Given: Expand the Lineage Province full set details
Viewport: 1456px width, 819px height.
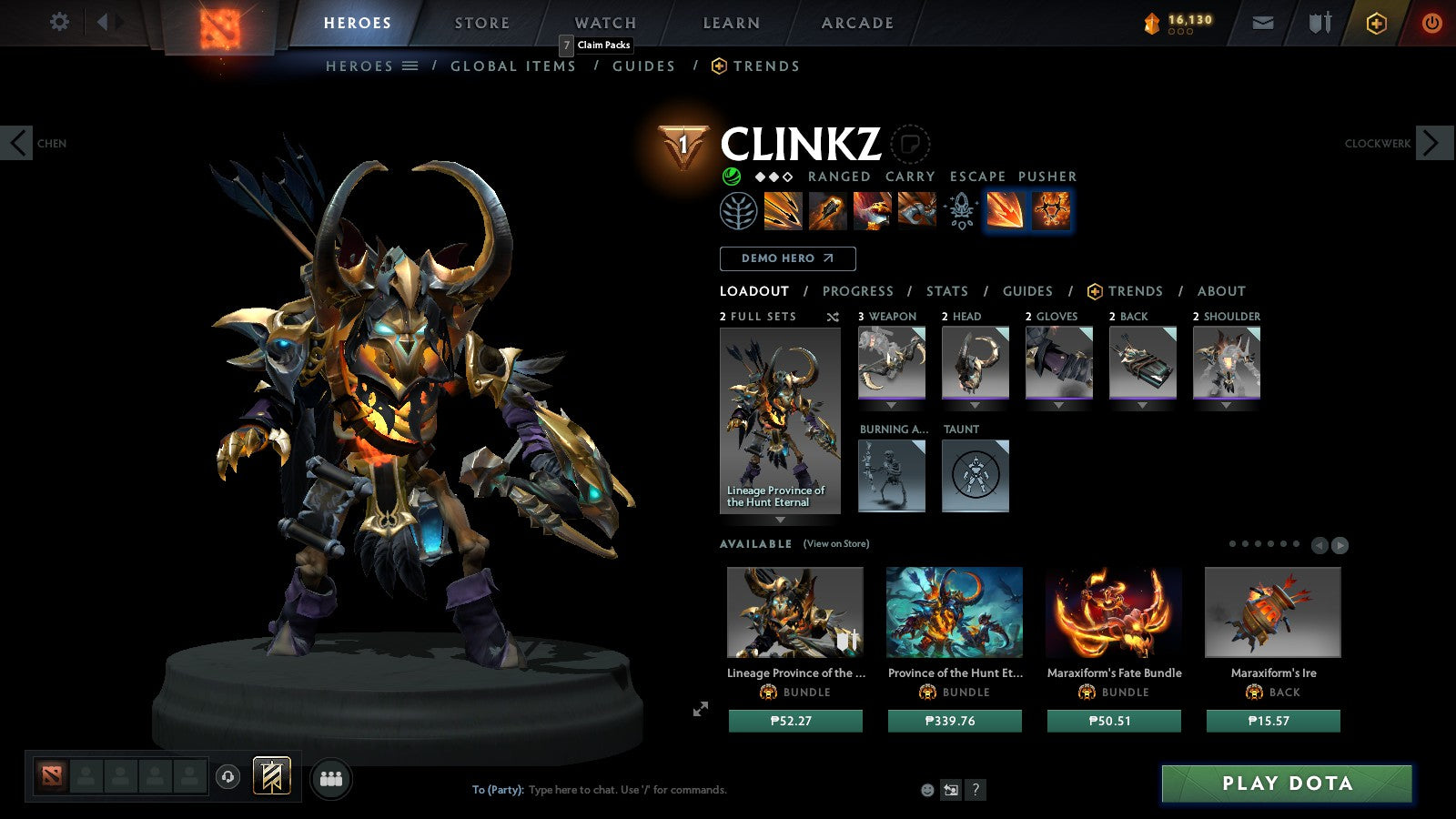Looking at the screenshot, I should (780, 520).
